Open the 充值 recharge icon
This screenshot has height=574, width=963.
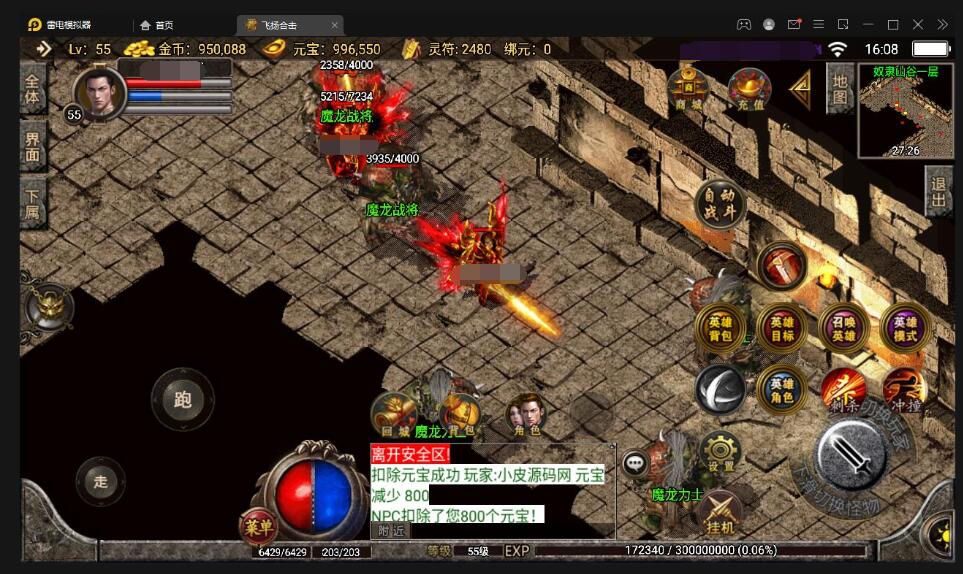pos(749,88)
